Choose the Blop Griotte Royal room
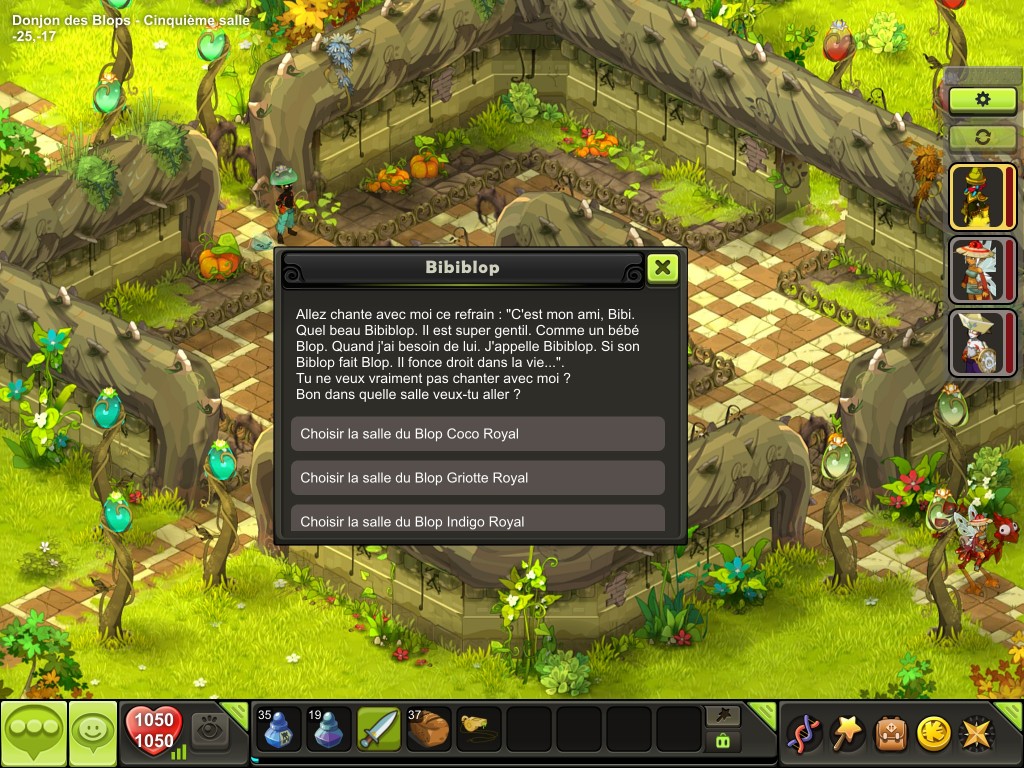 pyautogui.click(x=478, y=478)
